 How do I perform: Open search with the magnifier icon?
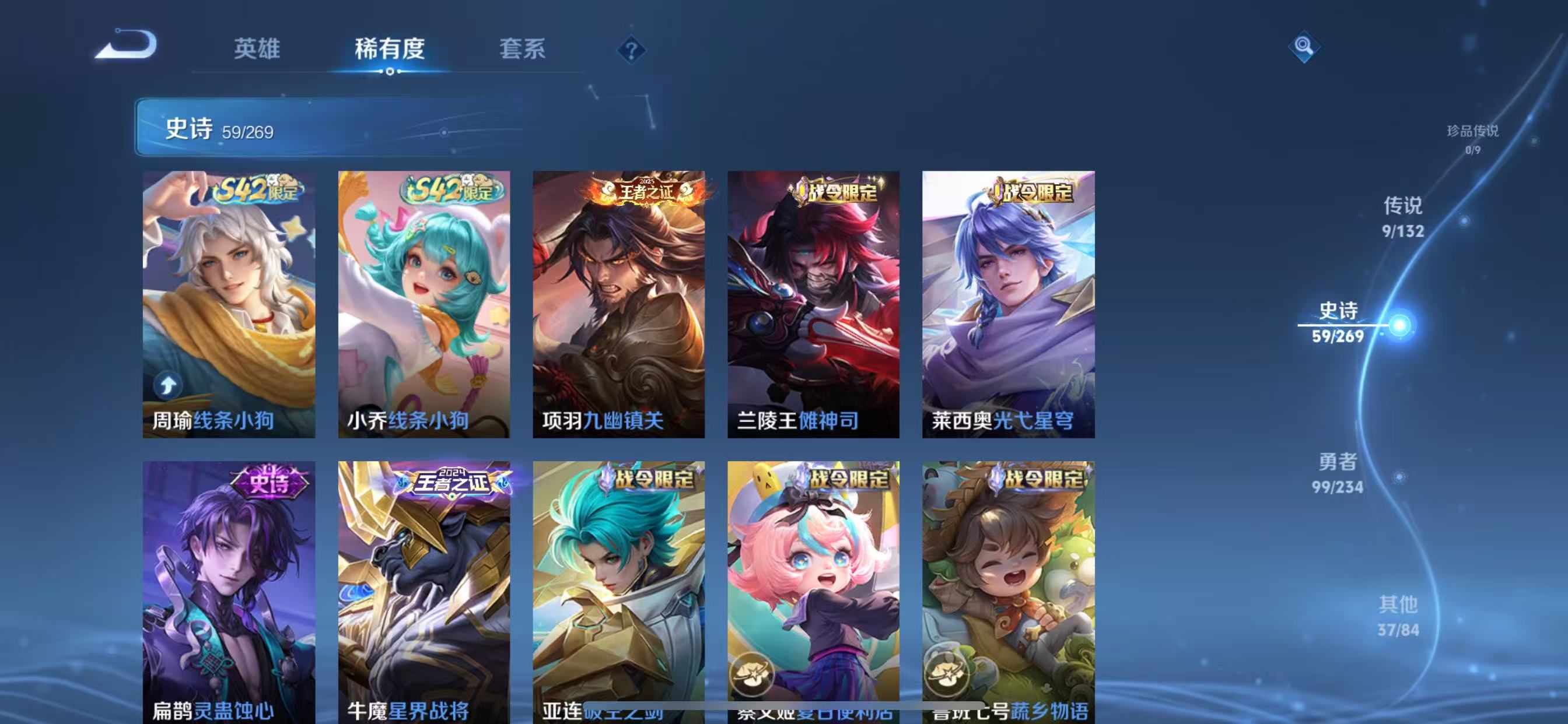(x=1306, y=46)
